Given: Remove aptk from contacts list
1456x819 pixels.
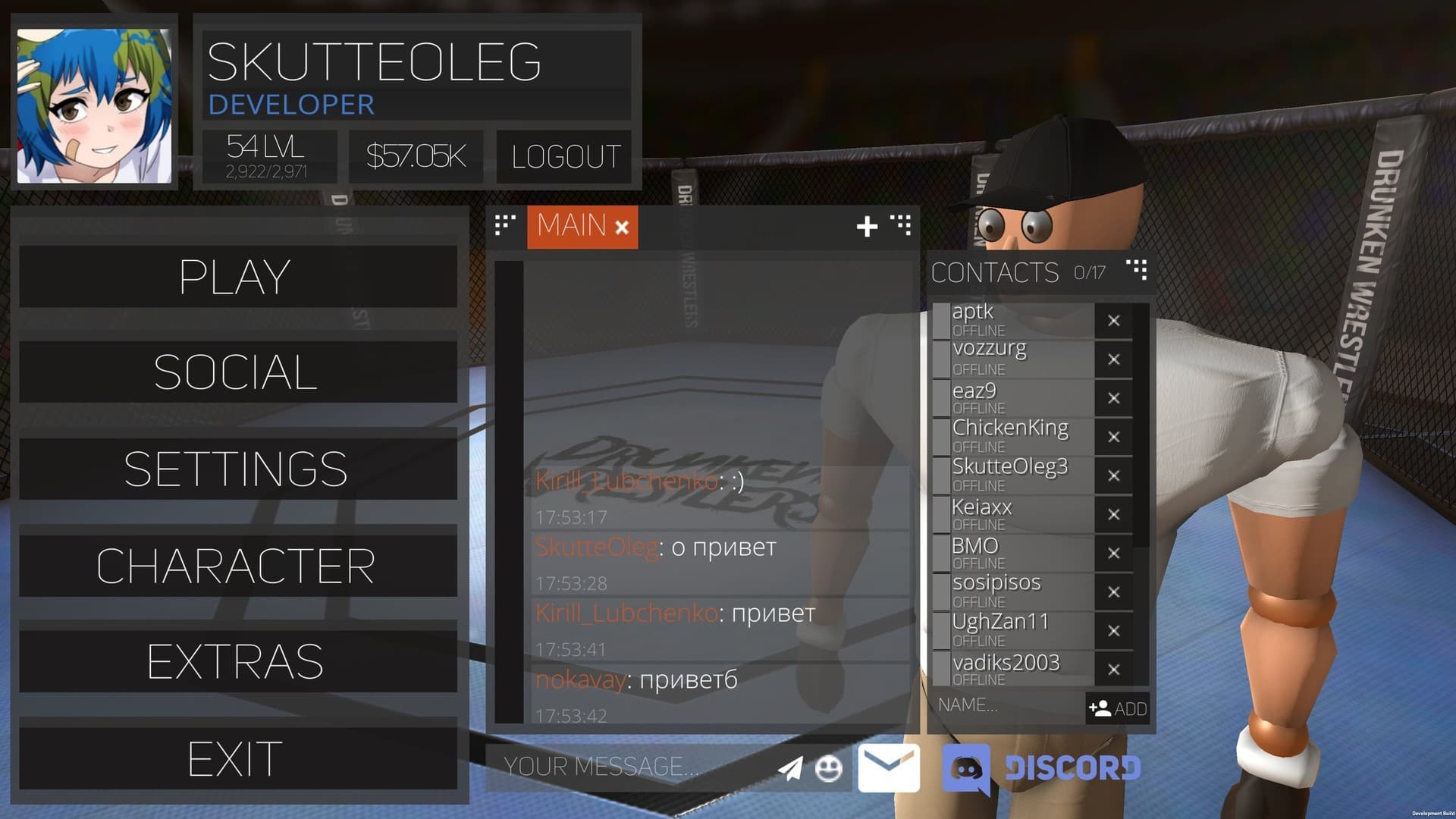Looking at the screenshot, I should (1114, 321).
